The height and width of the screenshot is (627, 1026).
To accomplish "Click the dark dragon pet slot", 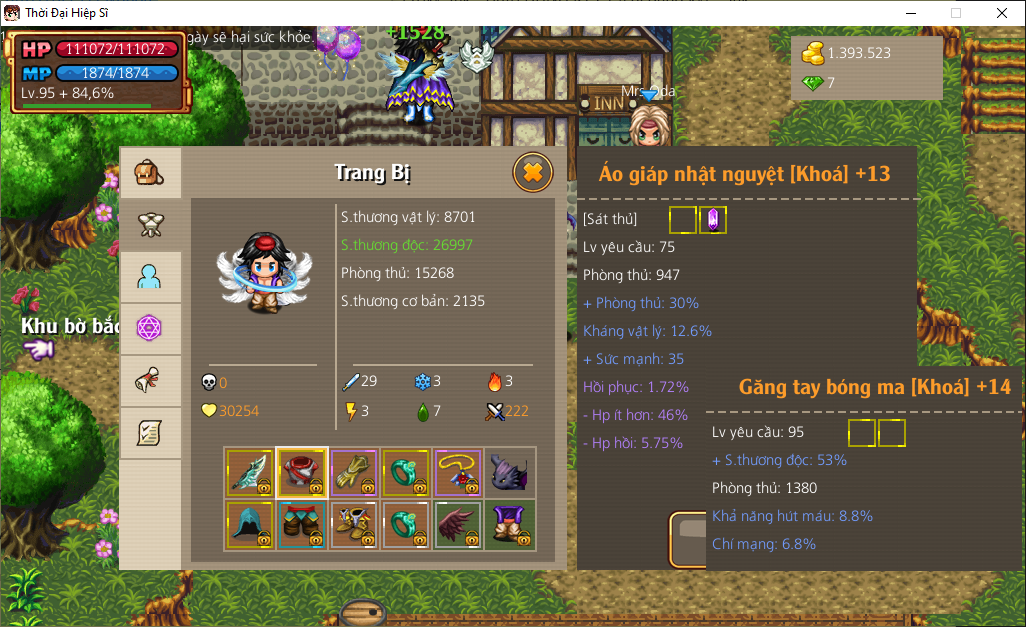I will (510, 473).
